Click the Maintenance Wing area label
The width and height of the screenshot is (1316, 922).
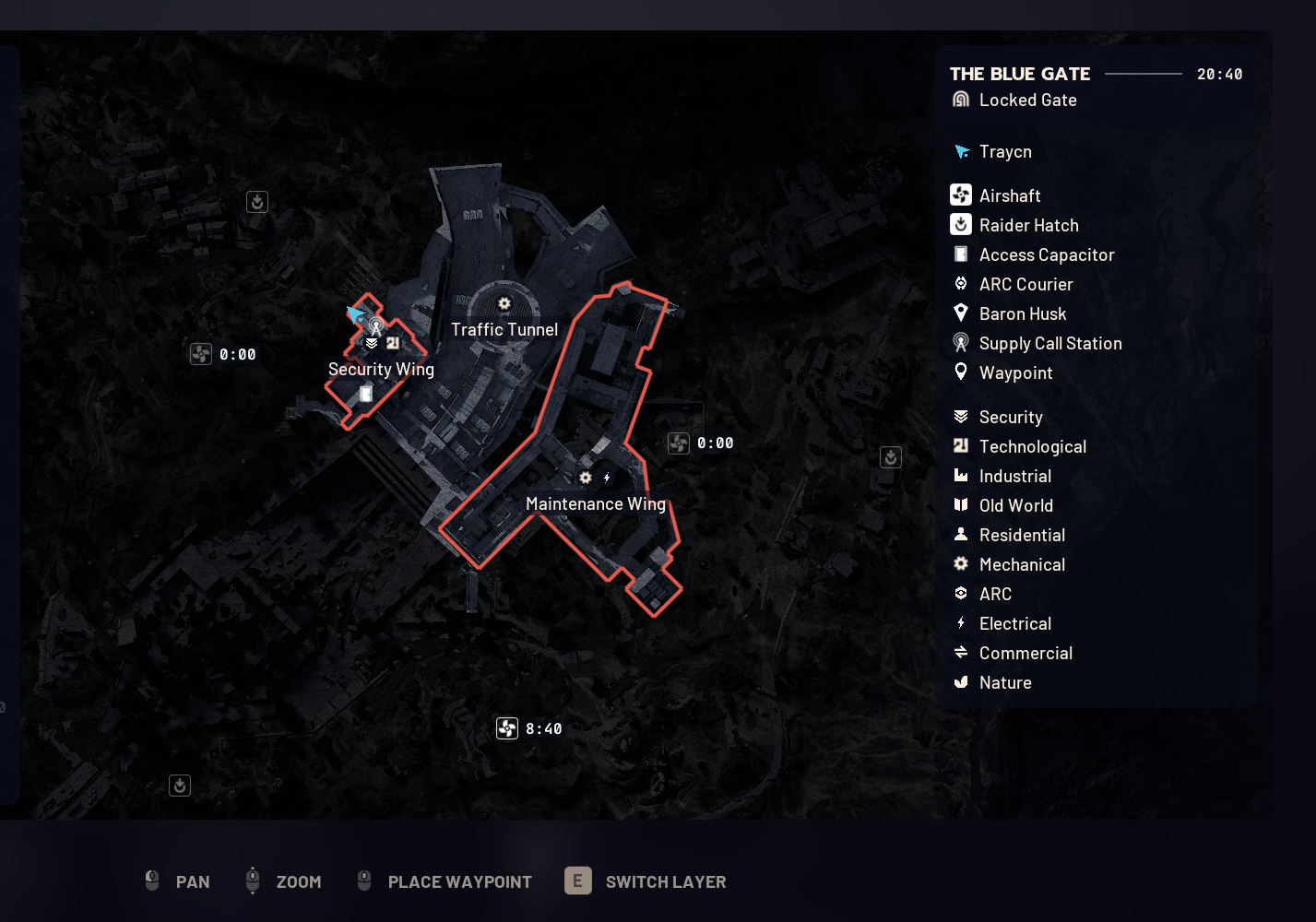click(595, 503)
